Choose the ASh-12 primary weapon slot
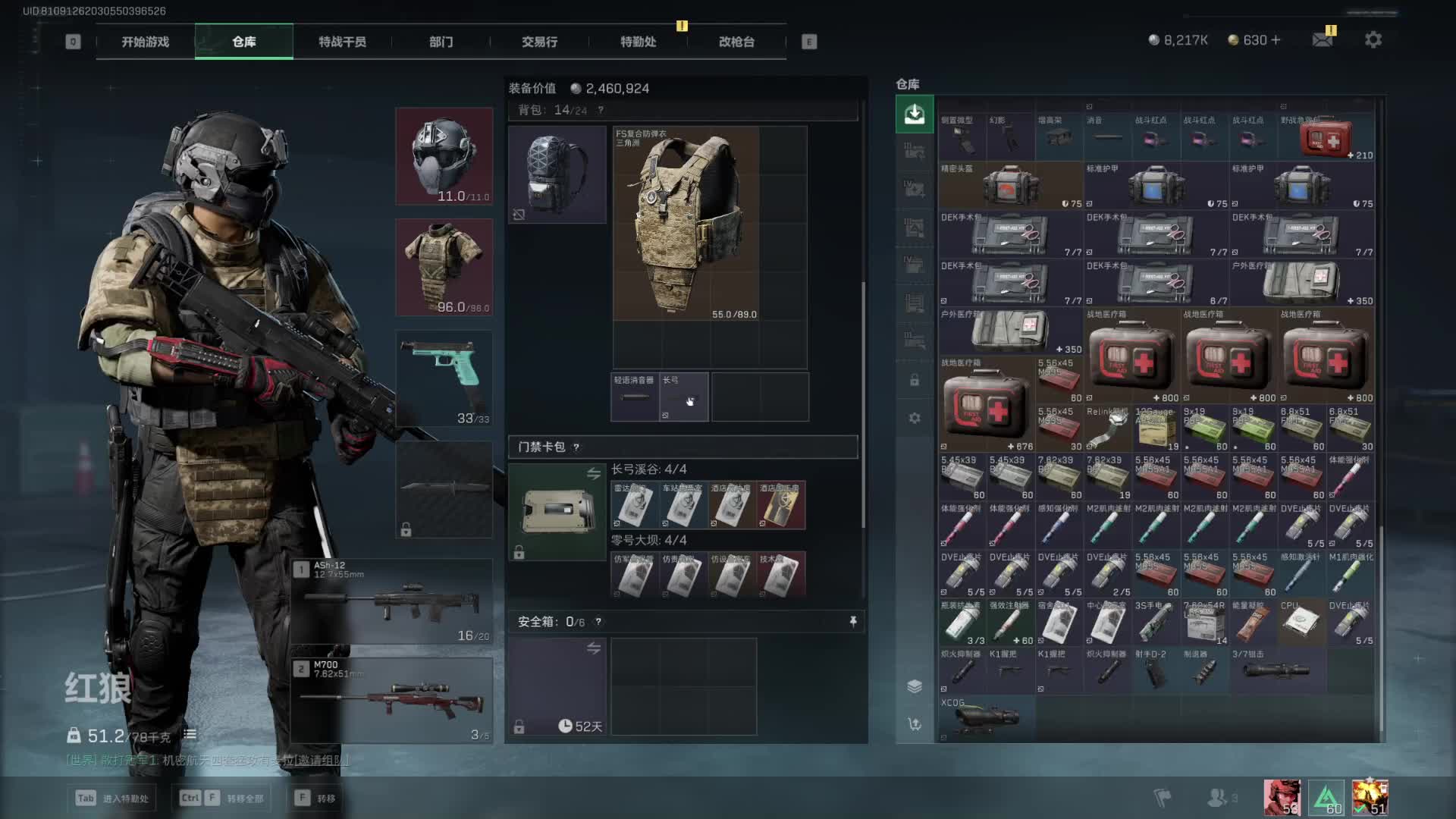The width and height of the screenshot is (1456, 819). tap(393, 601)
